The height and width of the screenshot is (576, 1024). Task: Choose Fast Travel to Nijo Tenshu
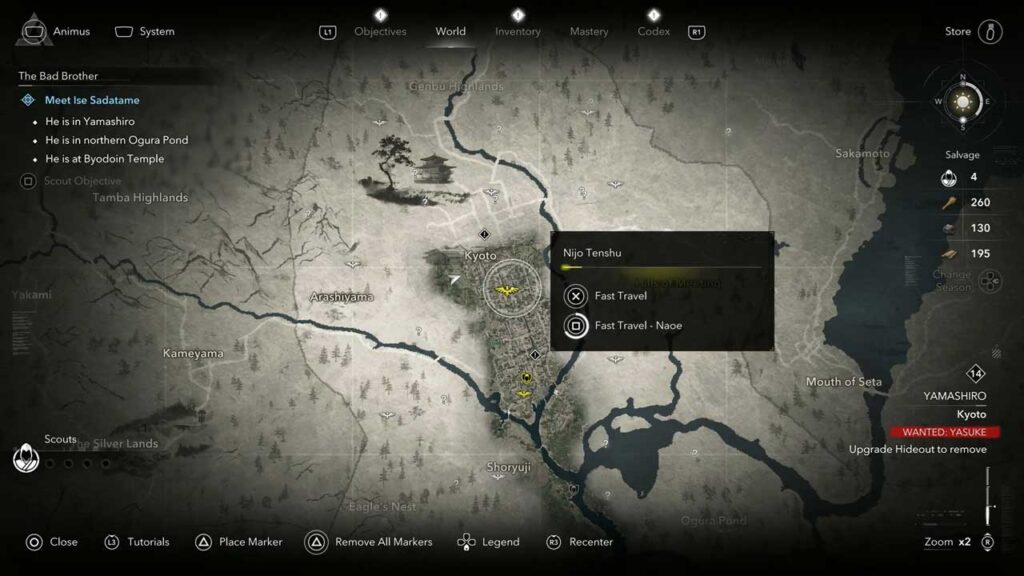click(x=620, y=296)
